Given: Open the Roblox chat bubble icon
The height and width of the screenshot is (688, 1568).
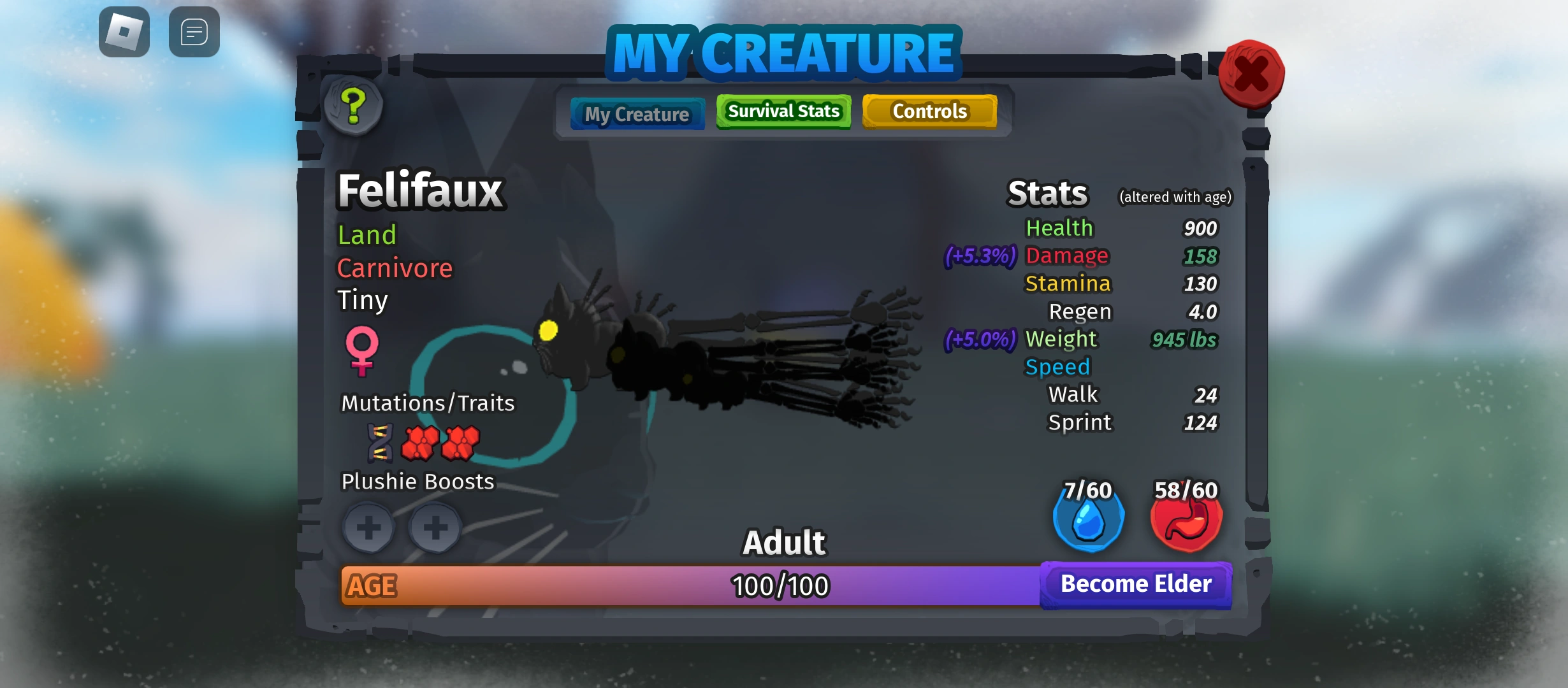Looking at the screenshot, I should coord(193,32).
